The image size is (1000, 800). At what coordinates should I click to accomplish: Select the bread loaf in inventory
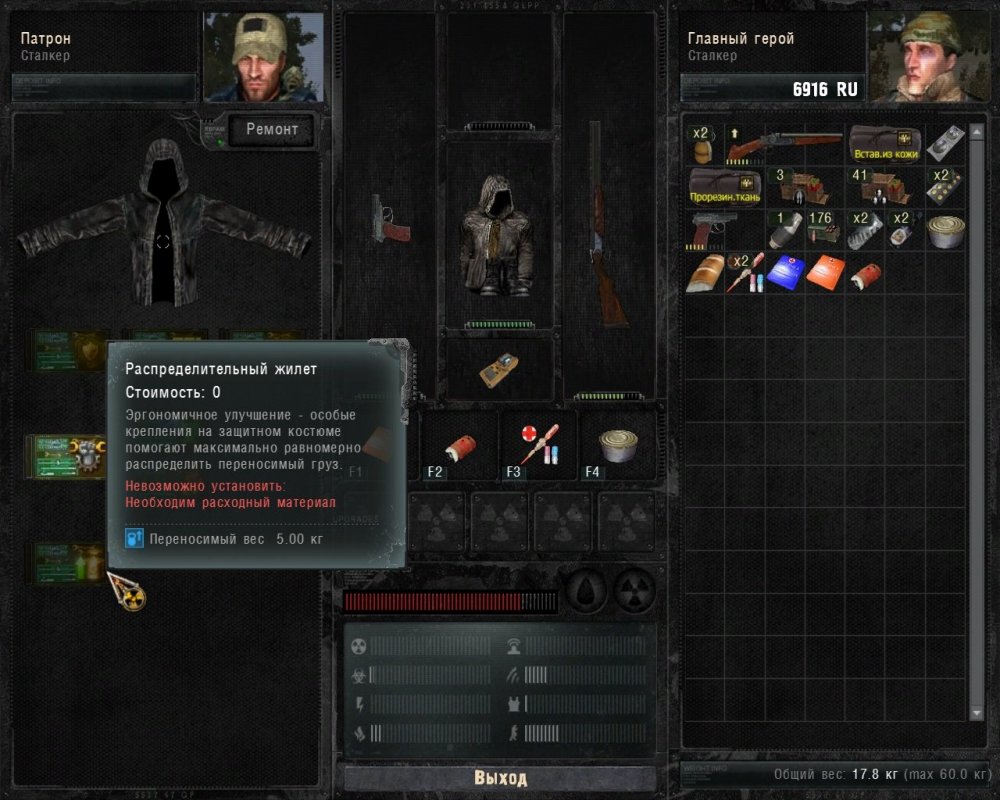pos(705,272)
